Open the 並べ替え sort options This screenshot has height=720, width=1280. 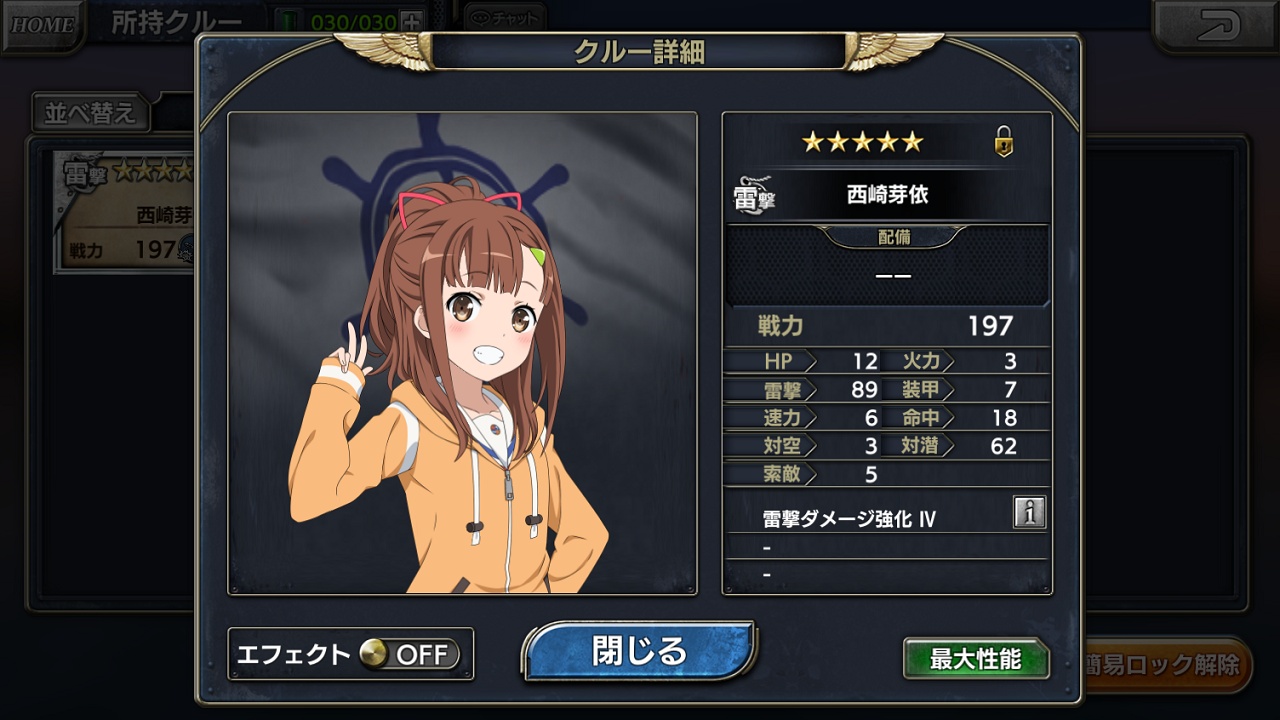pyautogui.click(x=90, y=112)
